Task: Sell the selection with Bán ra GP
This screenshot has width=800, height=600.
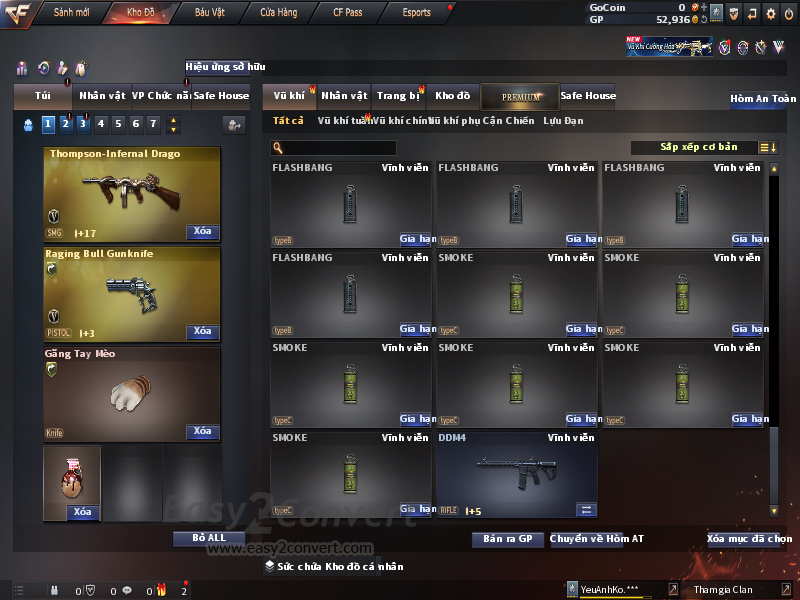Action: (x=507, y=539)
